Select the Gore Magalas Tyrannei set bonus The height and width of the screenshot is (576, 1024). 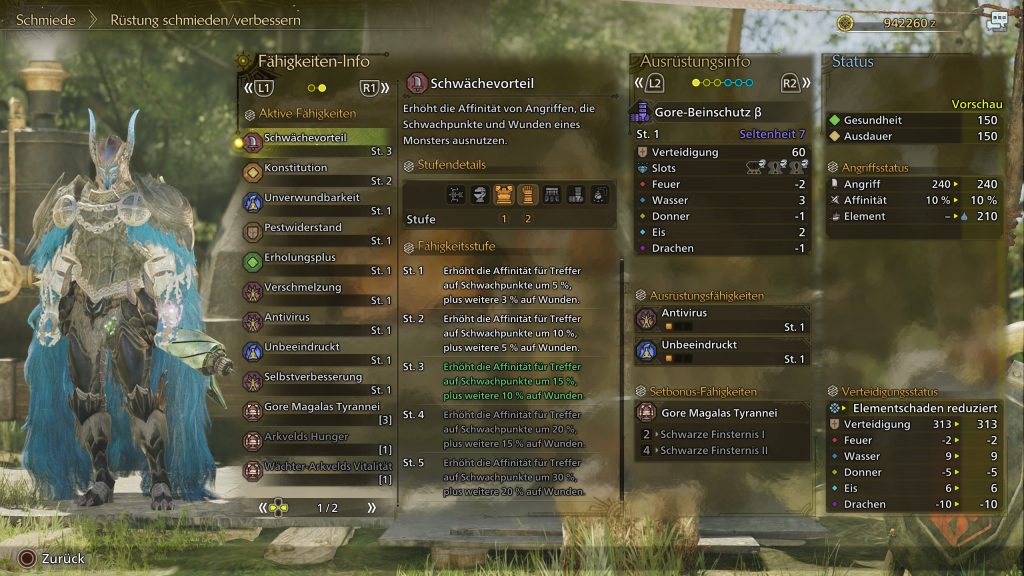(x=720, y=412)
